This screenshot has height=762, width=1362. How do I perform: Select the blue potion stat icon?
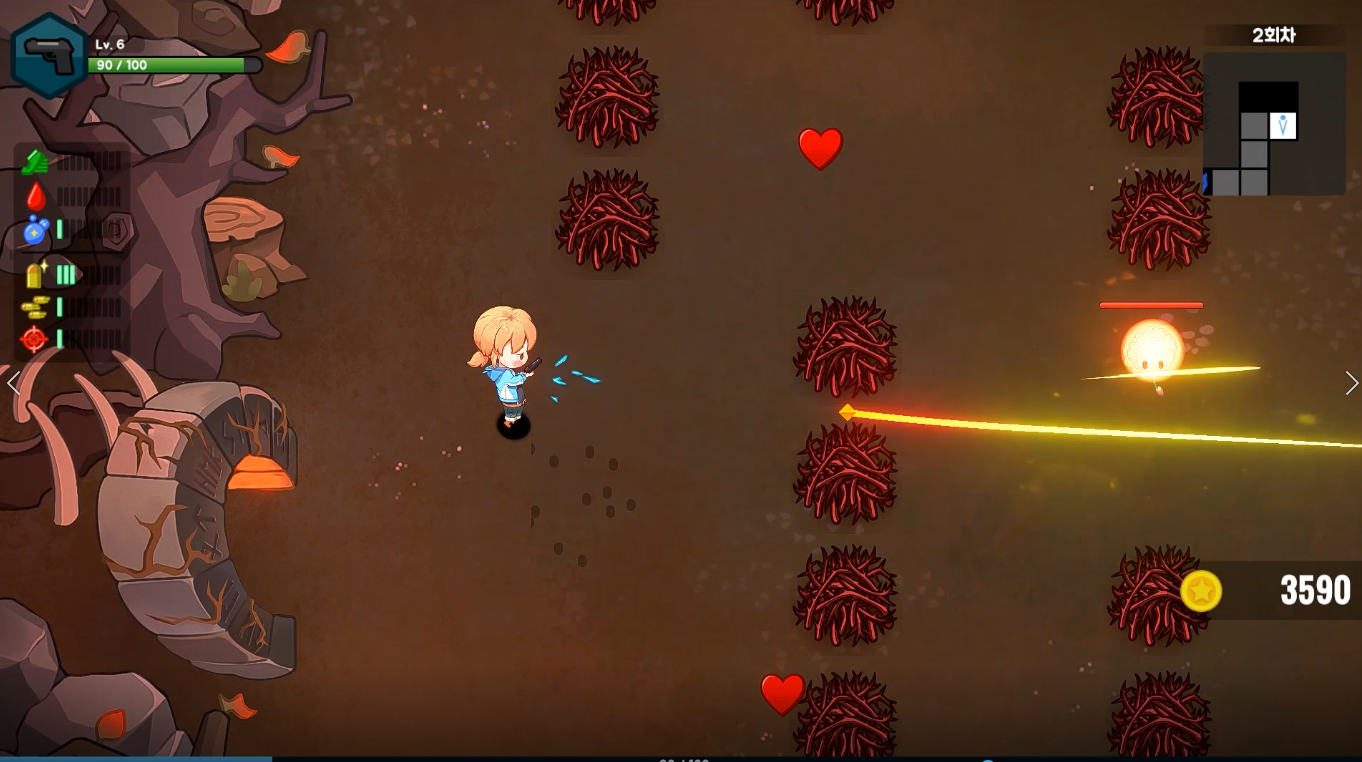tap(36, 230)
